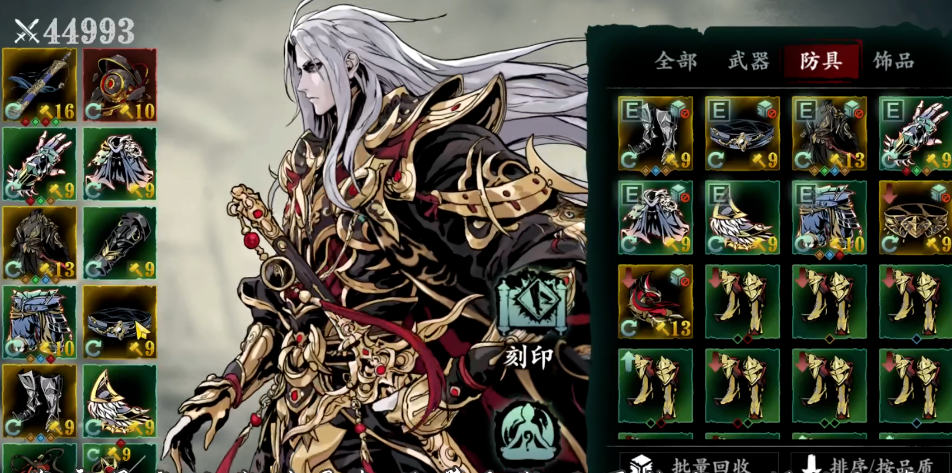Show the 饰品 (Accessories) tab
The height and width of the screenshot is (473, 952).
[893, 61]
